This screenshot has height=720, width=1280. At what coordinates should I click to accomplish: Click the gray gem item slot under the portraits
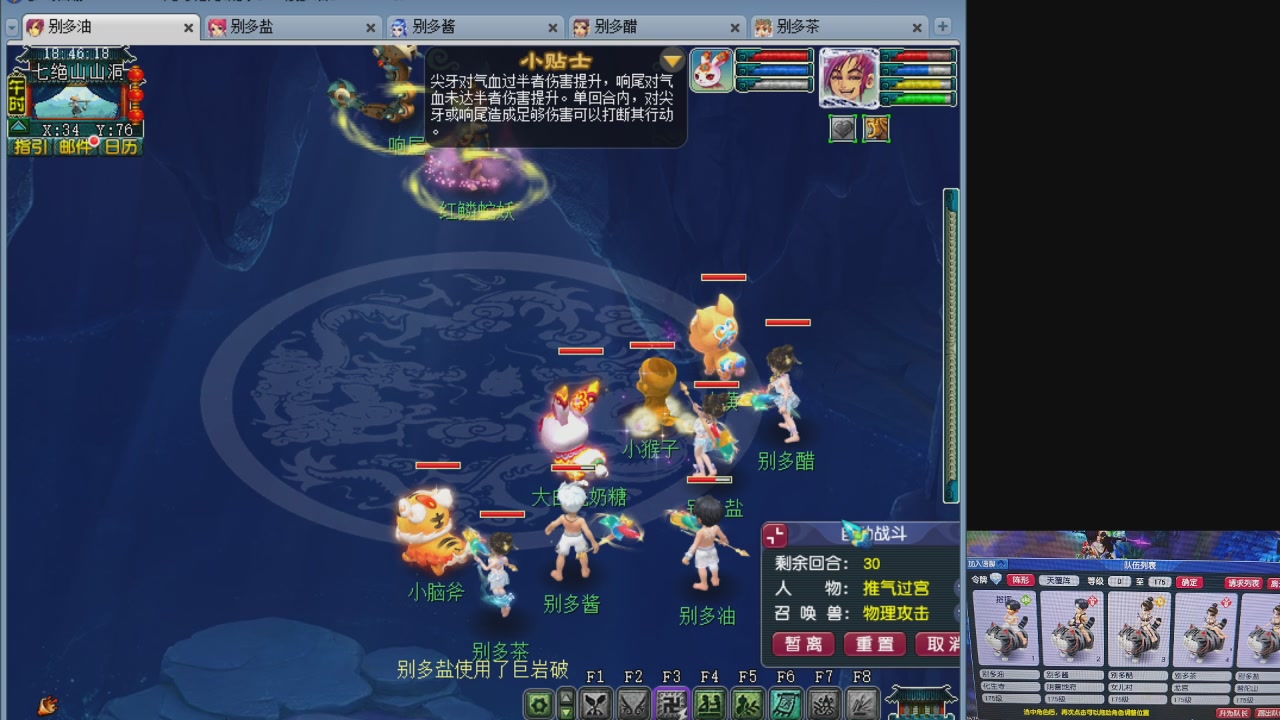tap(842, 128)
